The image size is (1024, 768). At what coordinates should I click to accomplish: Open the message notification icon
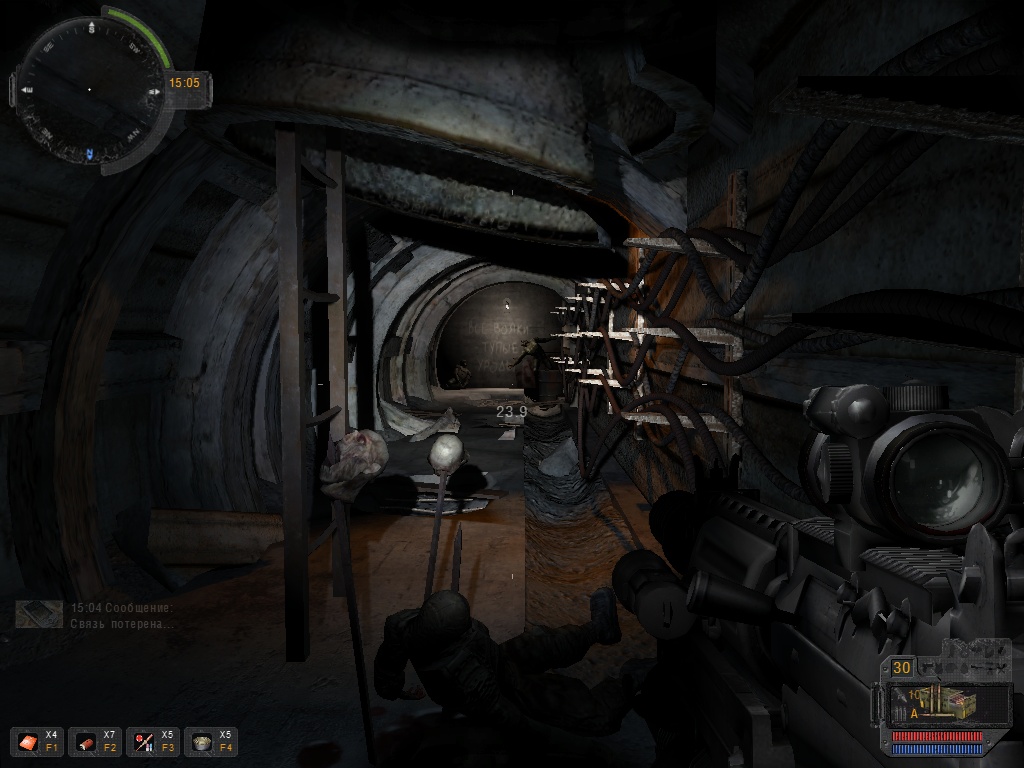[x=40, y=614]
